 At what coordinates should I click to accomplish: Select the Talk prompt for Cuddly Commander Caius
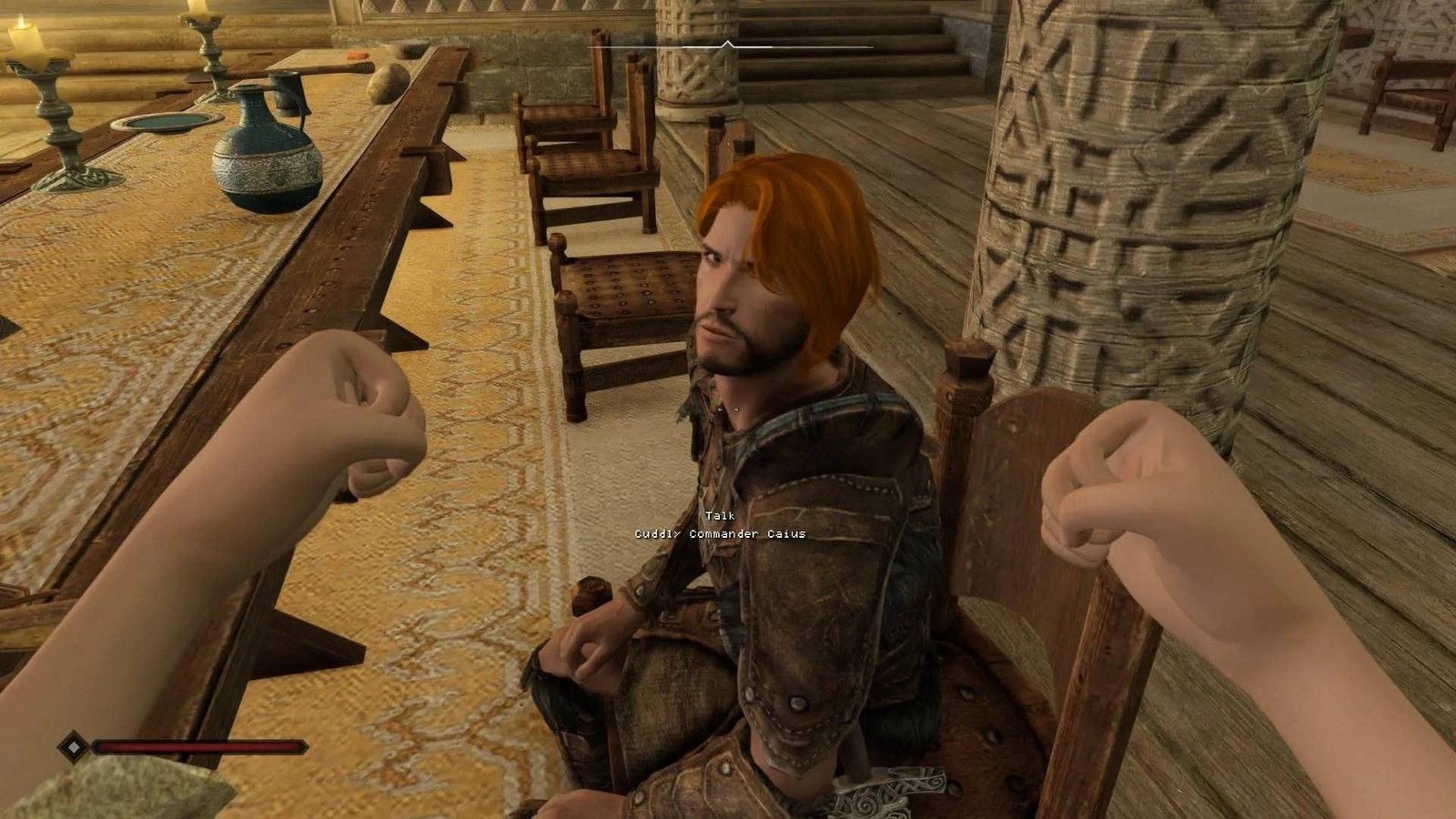coord(720,516)
